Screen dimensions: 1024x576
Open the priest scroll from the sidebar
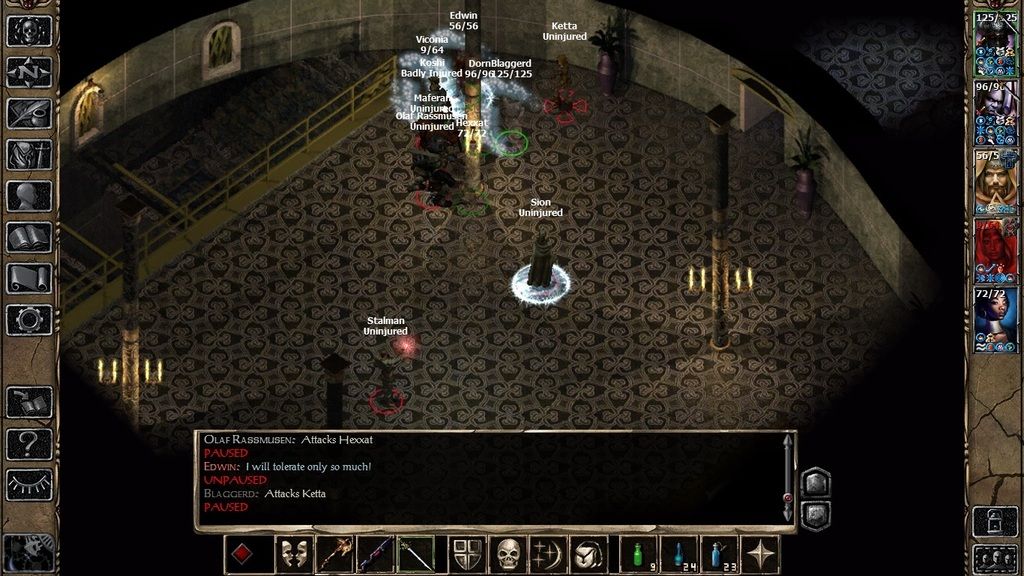coord(29,278)
